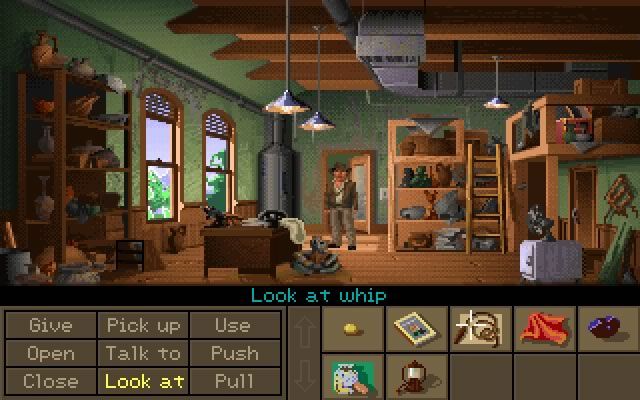Choose the Talk to verb
The image size is (640, 400).
tap(144, 353)
